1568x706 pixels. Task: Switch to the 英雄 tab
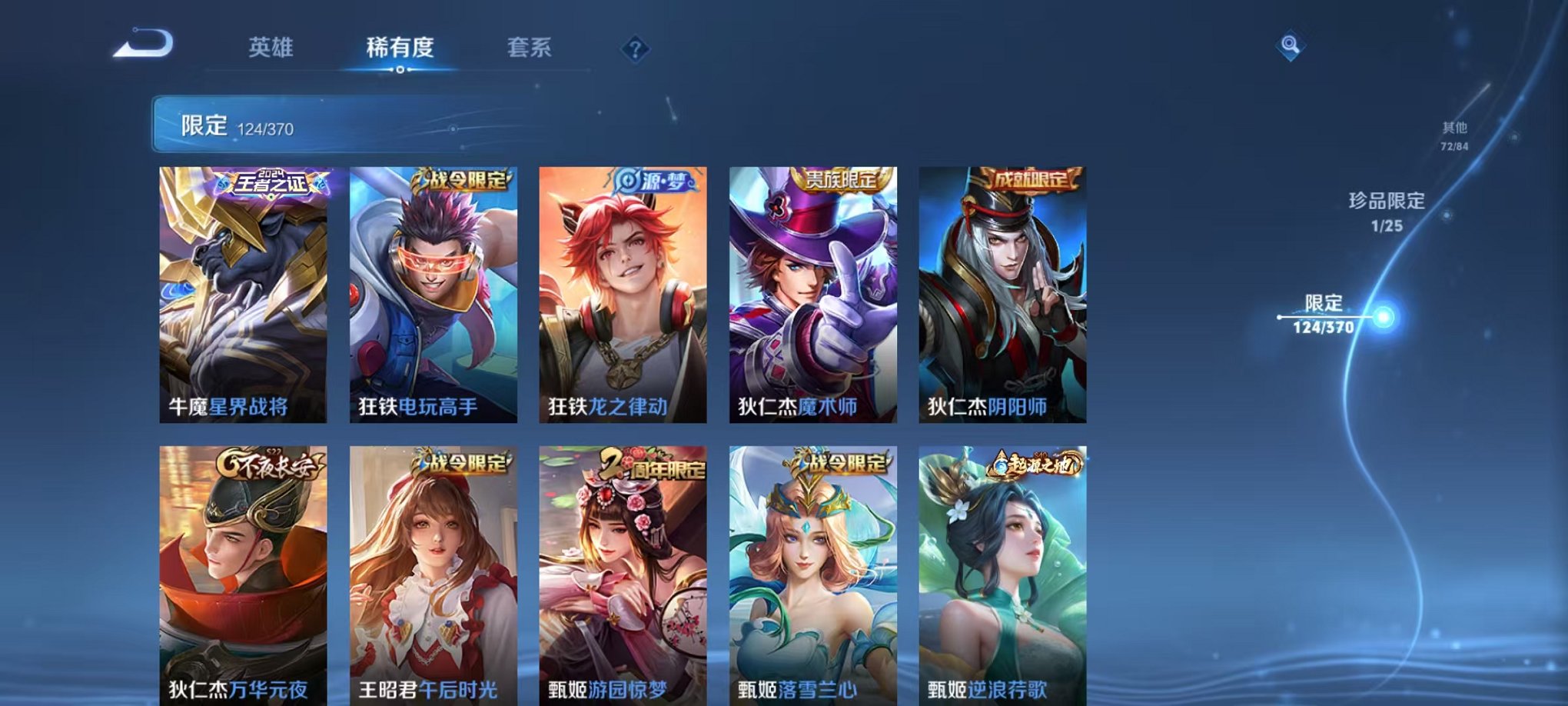pyautogui.click(x=273, y=48)
